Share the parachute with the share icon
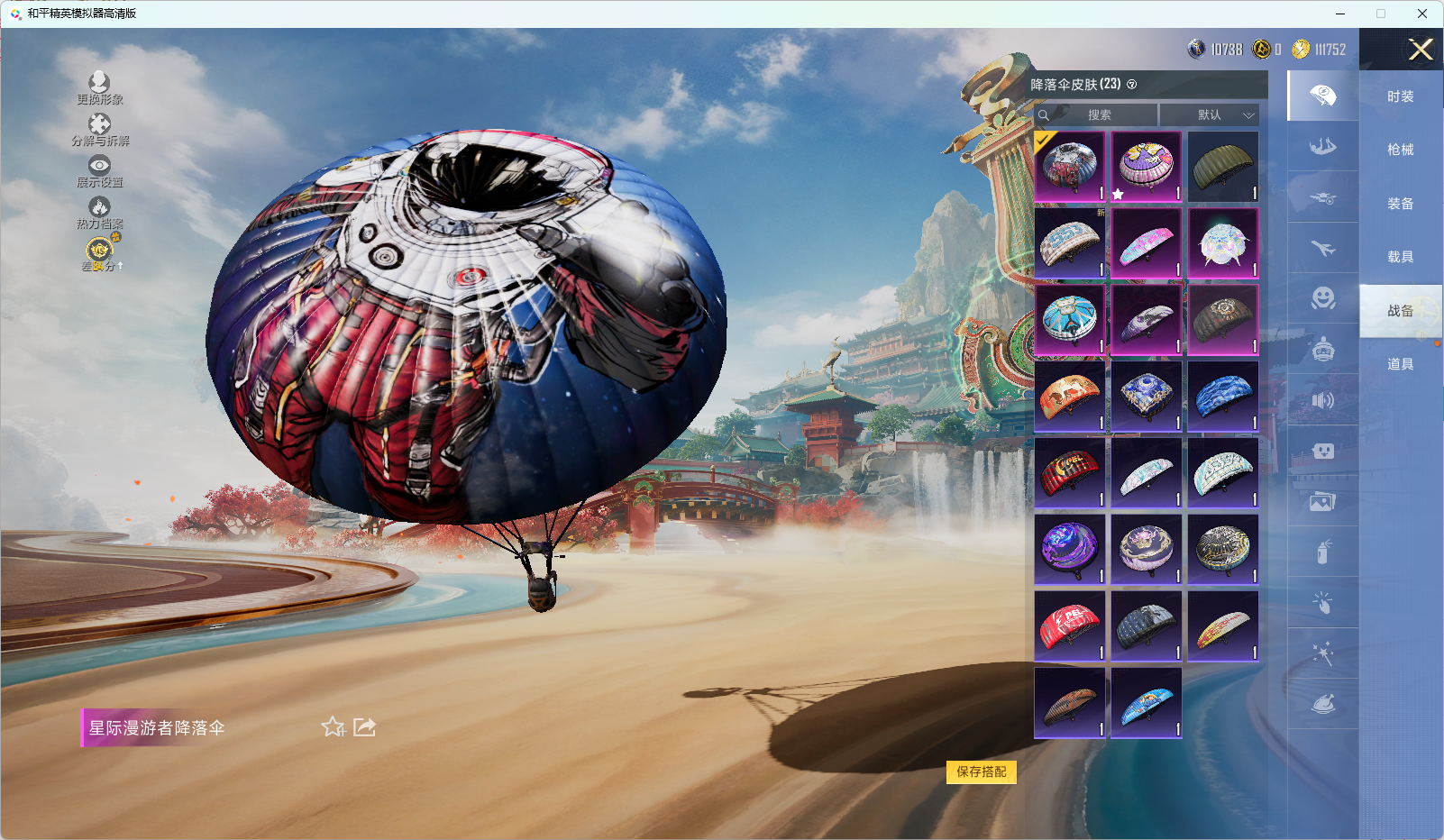Screen dimensions: 1444x840 tap(364, 726)
